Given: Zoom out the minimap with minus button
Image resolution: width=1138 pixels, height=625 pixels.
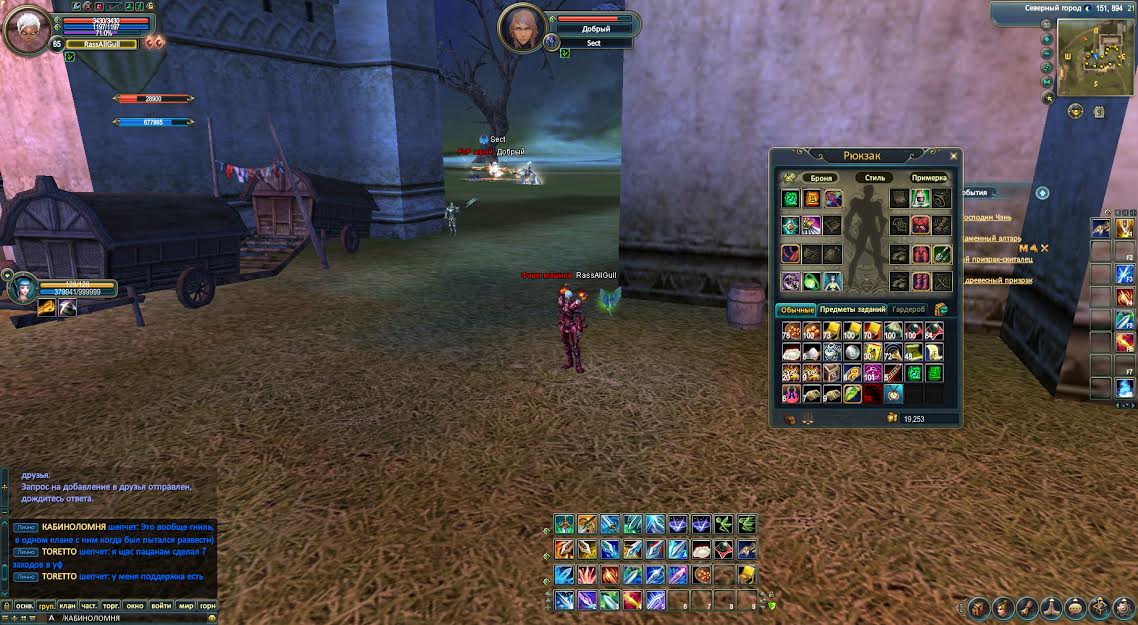Looking at the screenshot, I should pyautogui.click(x=1047, y=54).
